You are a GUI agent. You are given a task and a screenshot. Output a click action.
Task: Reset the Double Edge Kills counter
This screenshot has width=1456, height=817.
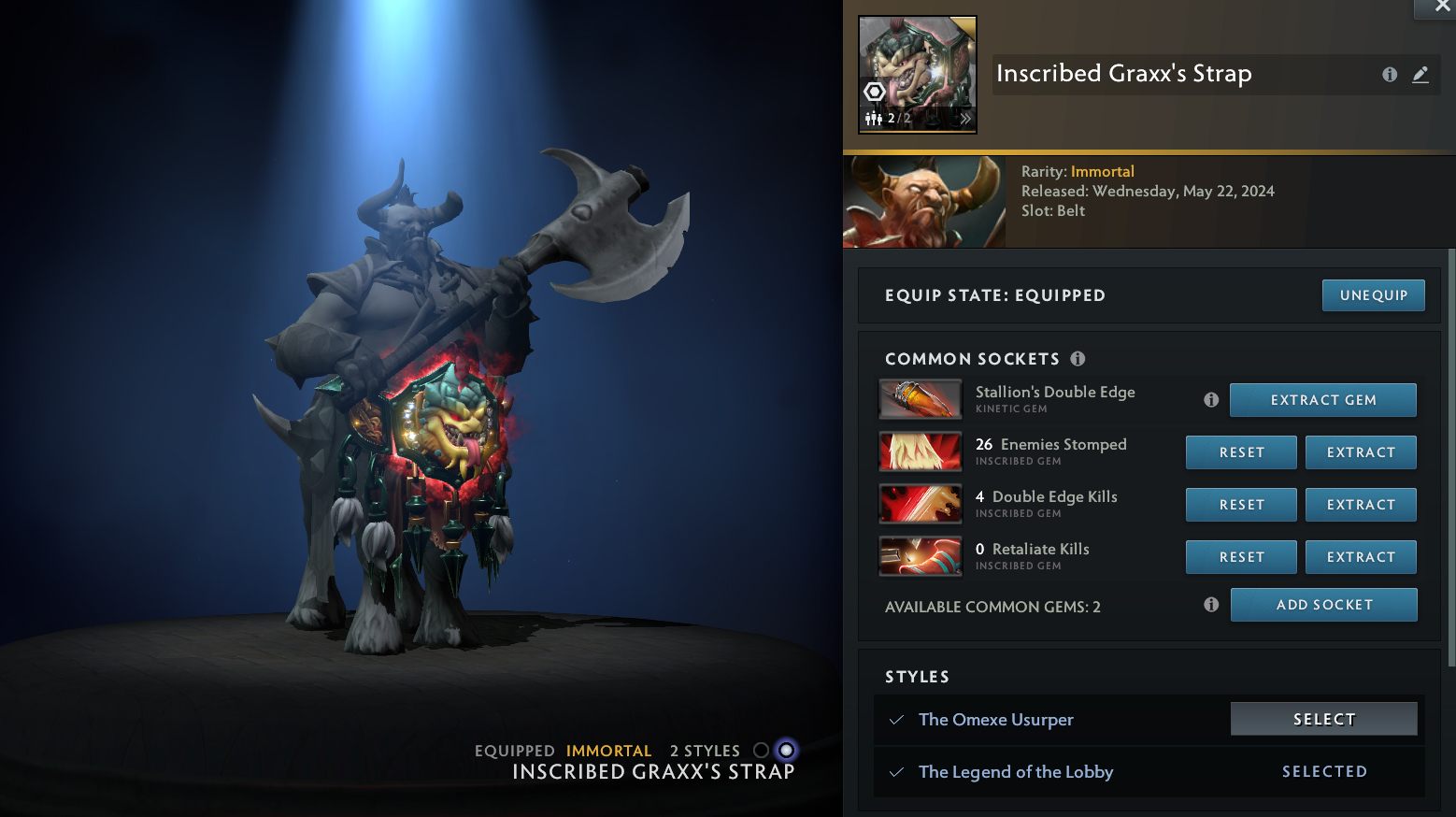(x=1241, y=505)
